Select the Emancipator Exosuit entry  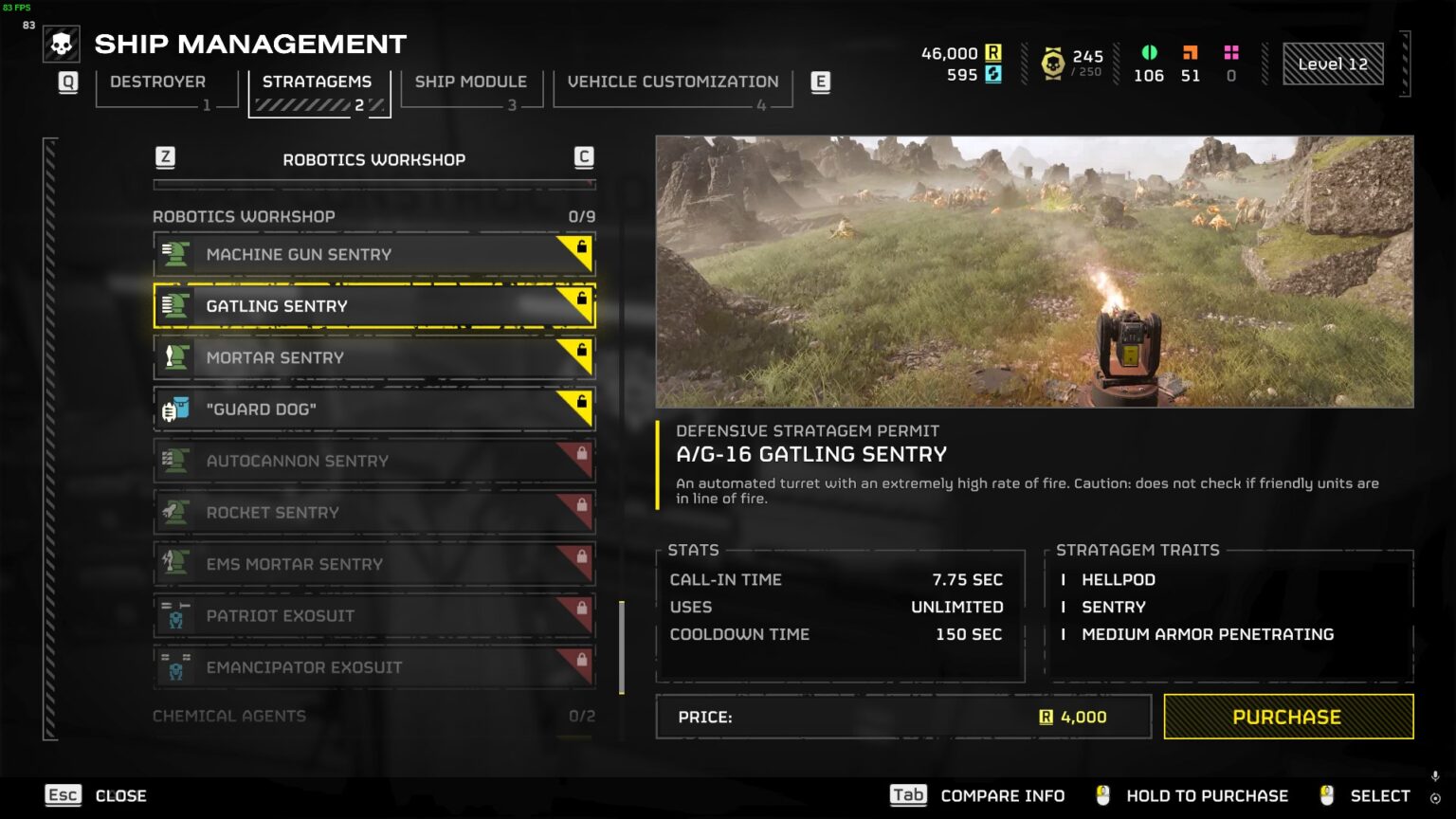[x=373, y=667]
